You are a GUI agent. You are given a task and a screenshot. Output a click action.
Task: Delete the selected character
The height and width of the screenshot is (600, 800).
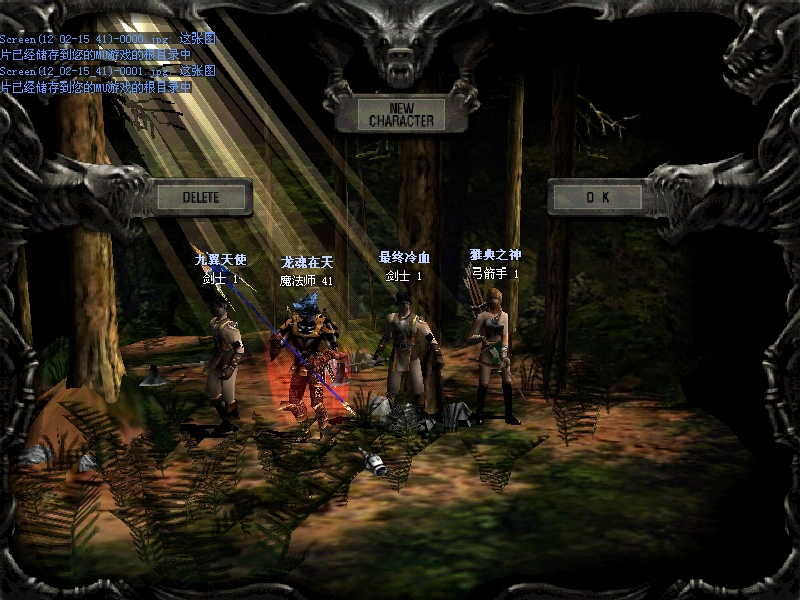201,197
